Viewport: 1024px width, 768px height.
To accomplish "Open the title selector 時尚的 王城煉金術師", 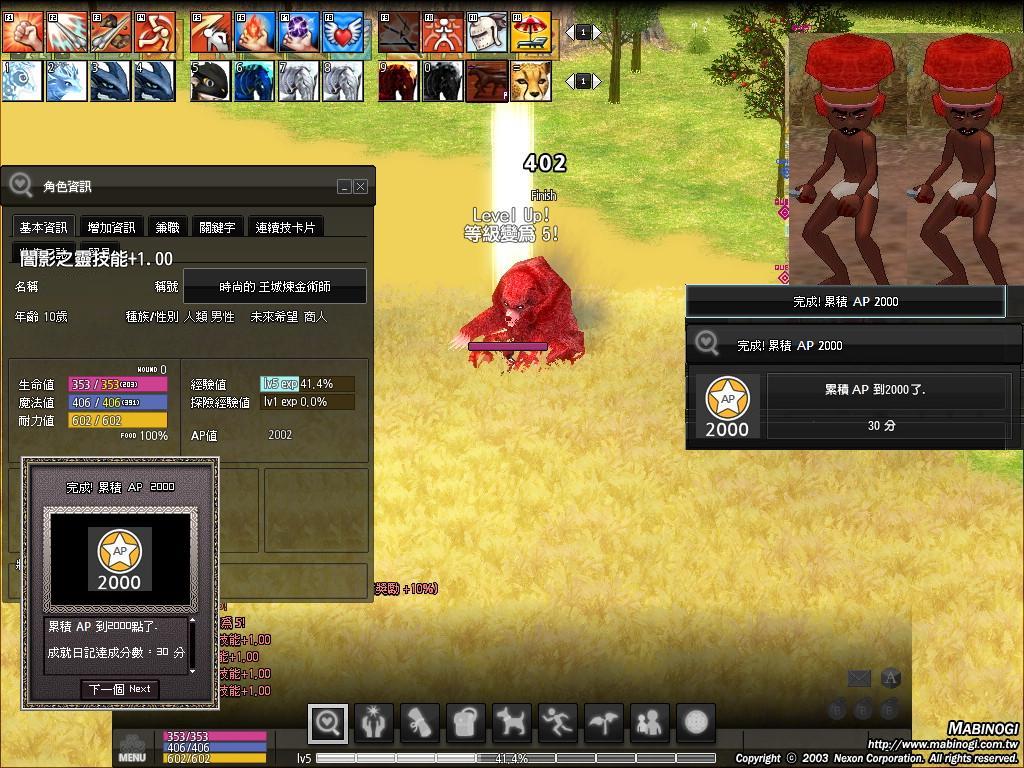I will point(275,287).
